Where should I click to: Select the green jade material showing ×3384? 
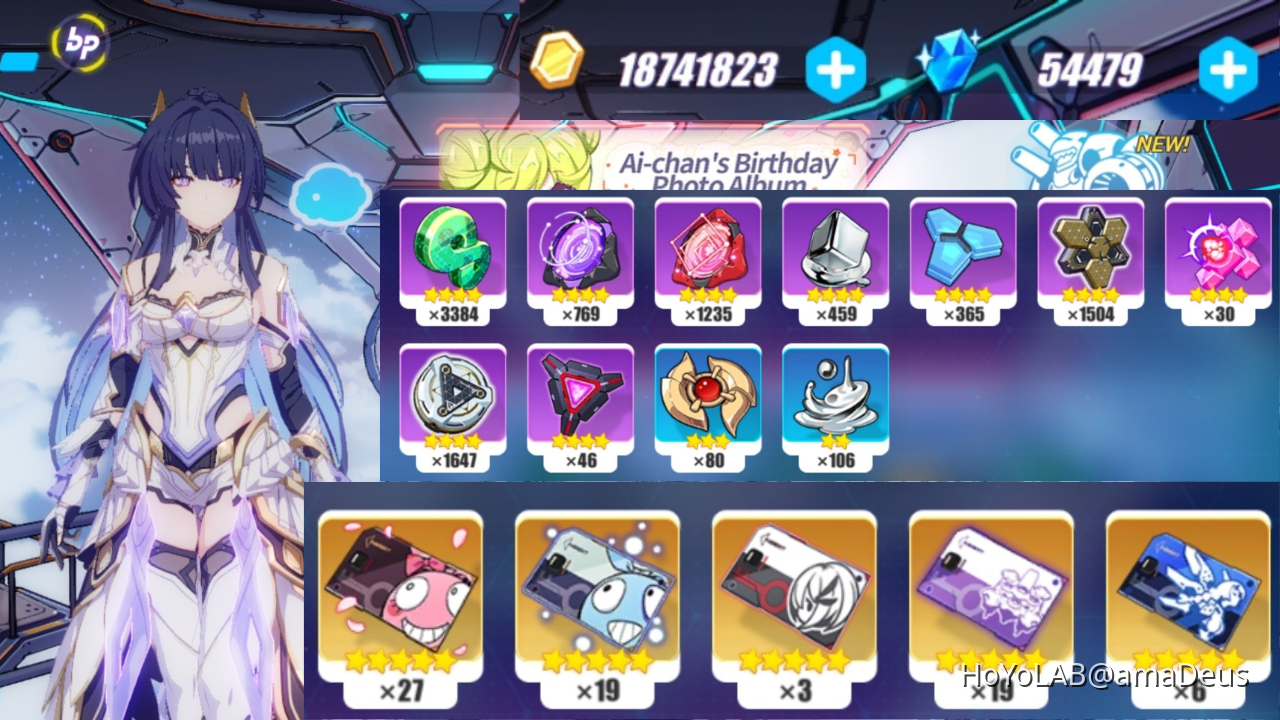(453, 255)
